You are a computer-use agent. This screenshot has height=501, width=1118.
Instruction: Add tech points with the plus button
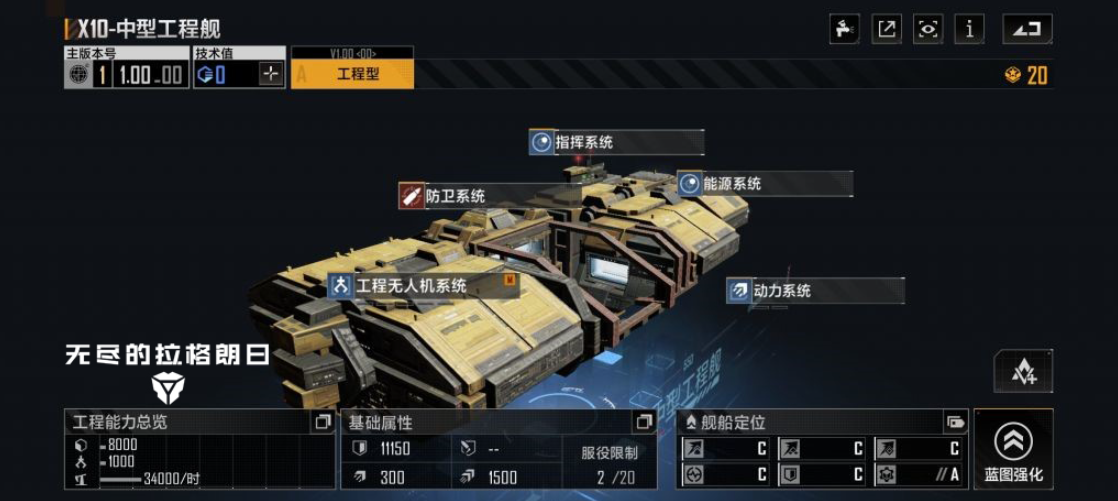[271, 74]
